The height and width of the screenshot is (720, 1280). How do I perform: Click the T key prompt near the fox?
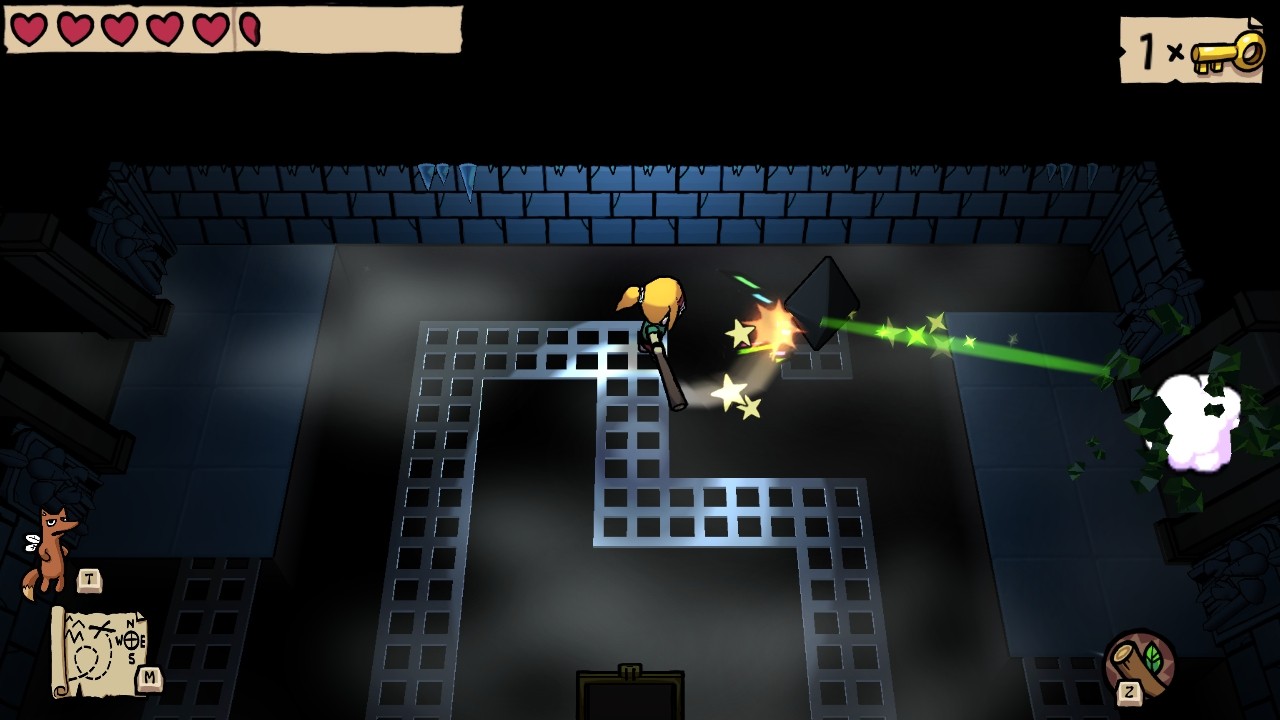[89, 578]
